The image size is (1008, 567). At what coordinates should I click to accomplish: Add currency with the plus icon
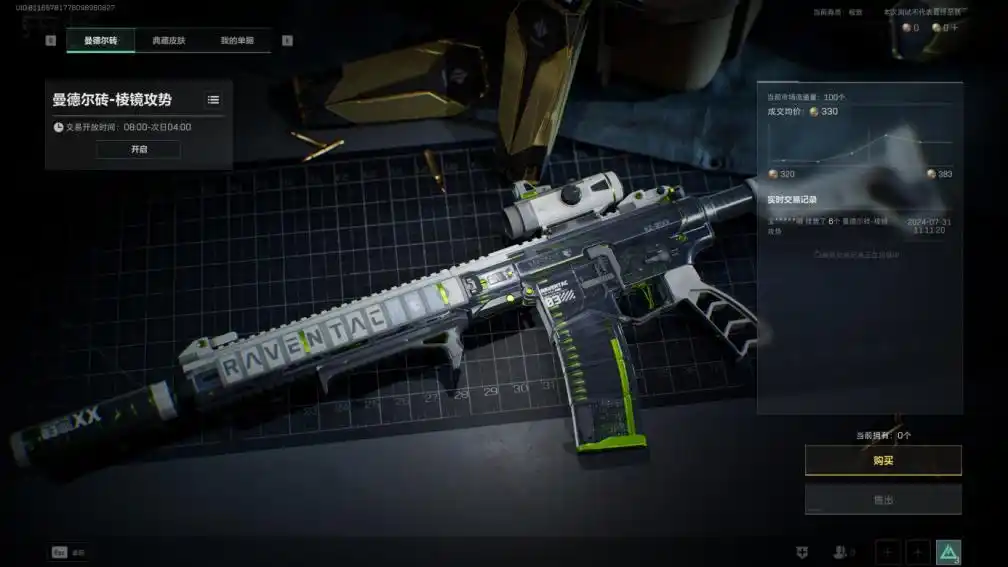click(x=954, y=28)
